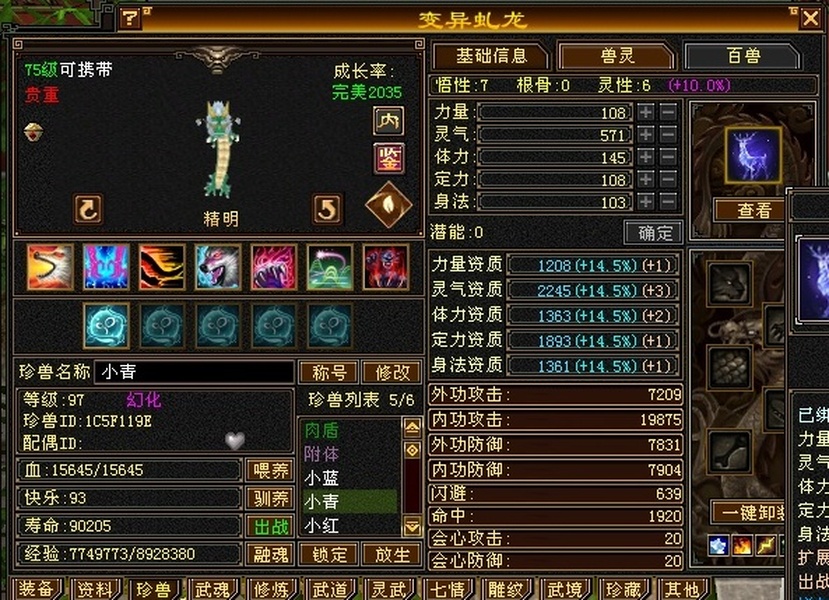The width and height of the screenshot is (829, 600).
Task: Click 修改 to rename the pet
Action: [x=391, y=372]
